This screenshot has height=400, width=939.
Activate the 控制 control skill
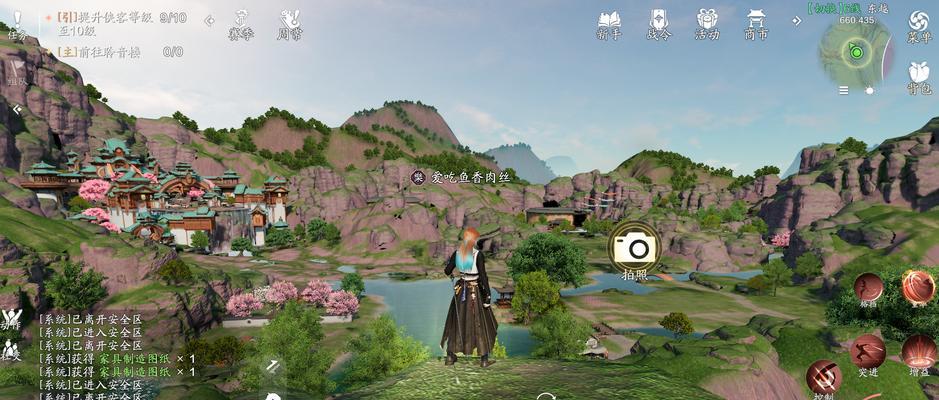click(x=823, y=378)
